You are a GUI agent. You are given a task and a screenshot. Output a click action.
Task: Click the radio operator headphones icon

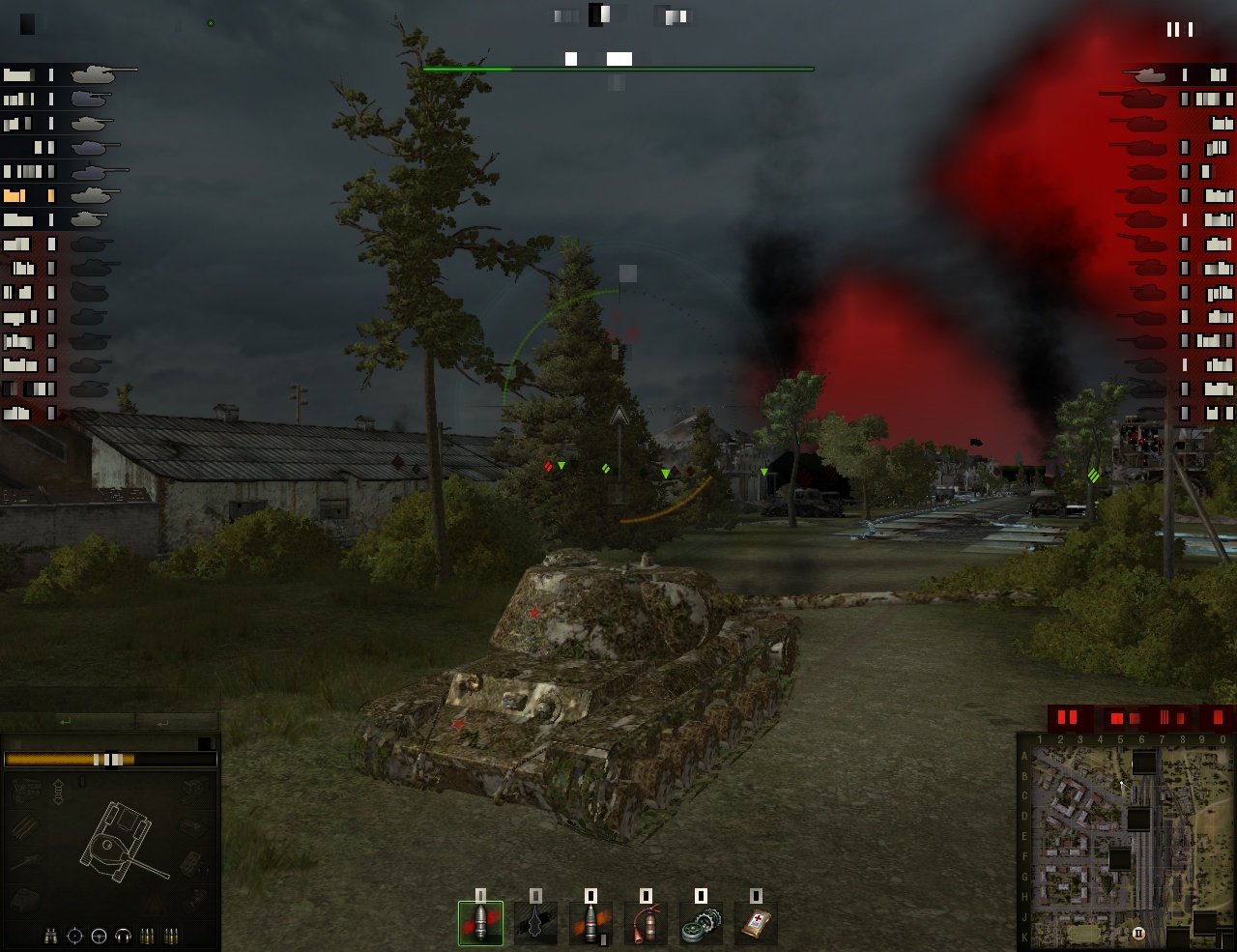123,936
